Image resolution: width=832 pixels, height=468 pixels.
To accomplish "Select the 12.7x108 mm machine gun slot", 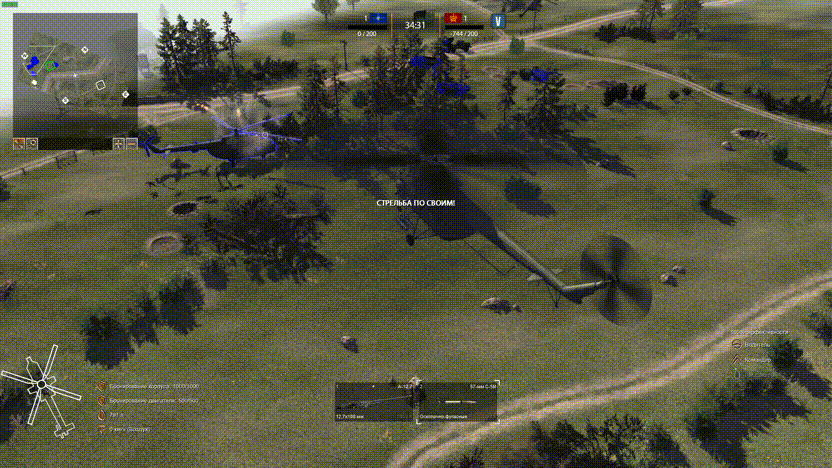I will coord(374,402).
